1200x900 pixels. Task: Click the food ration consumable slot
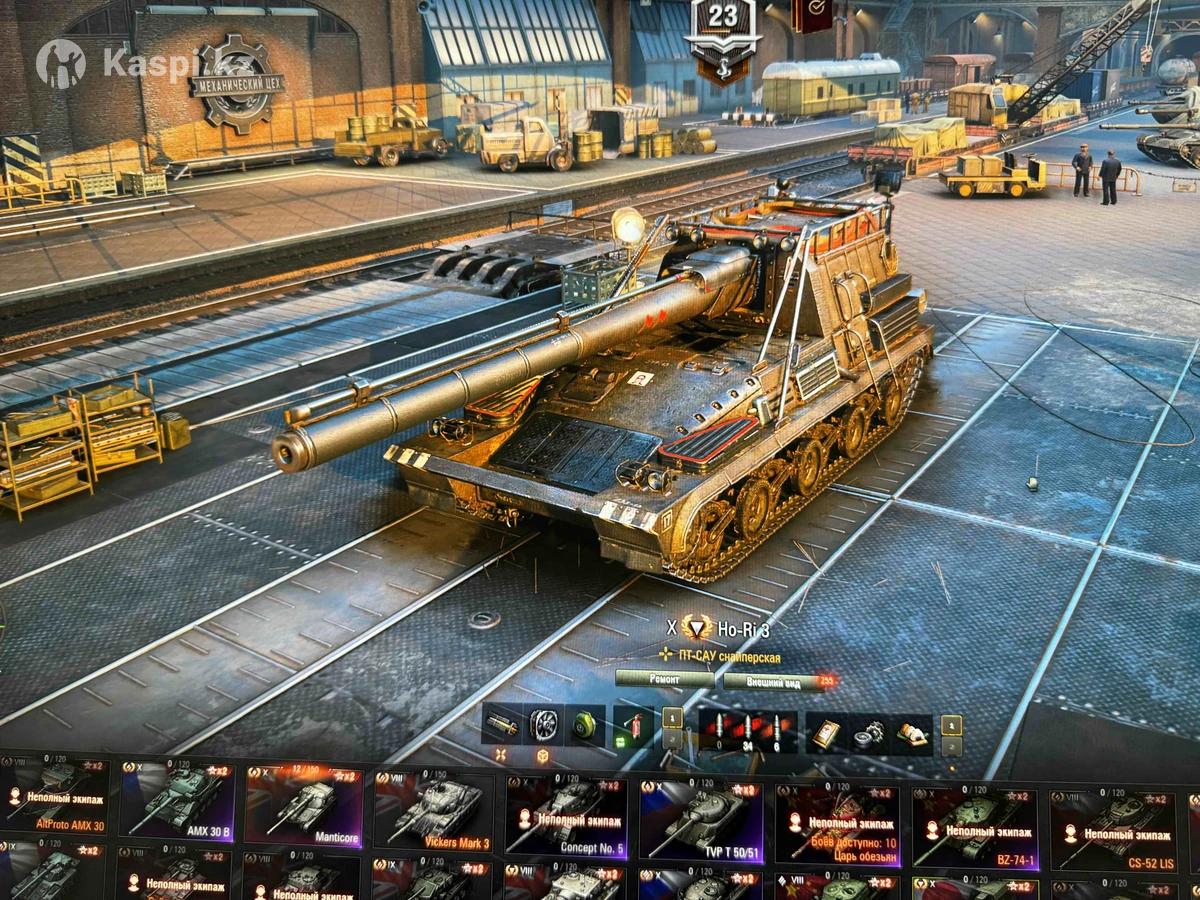pyautogui.click(x=910, y=735)
